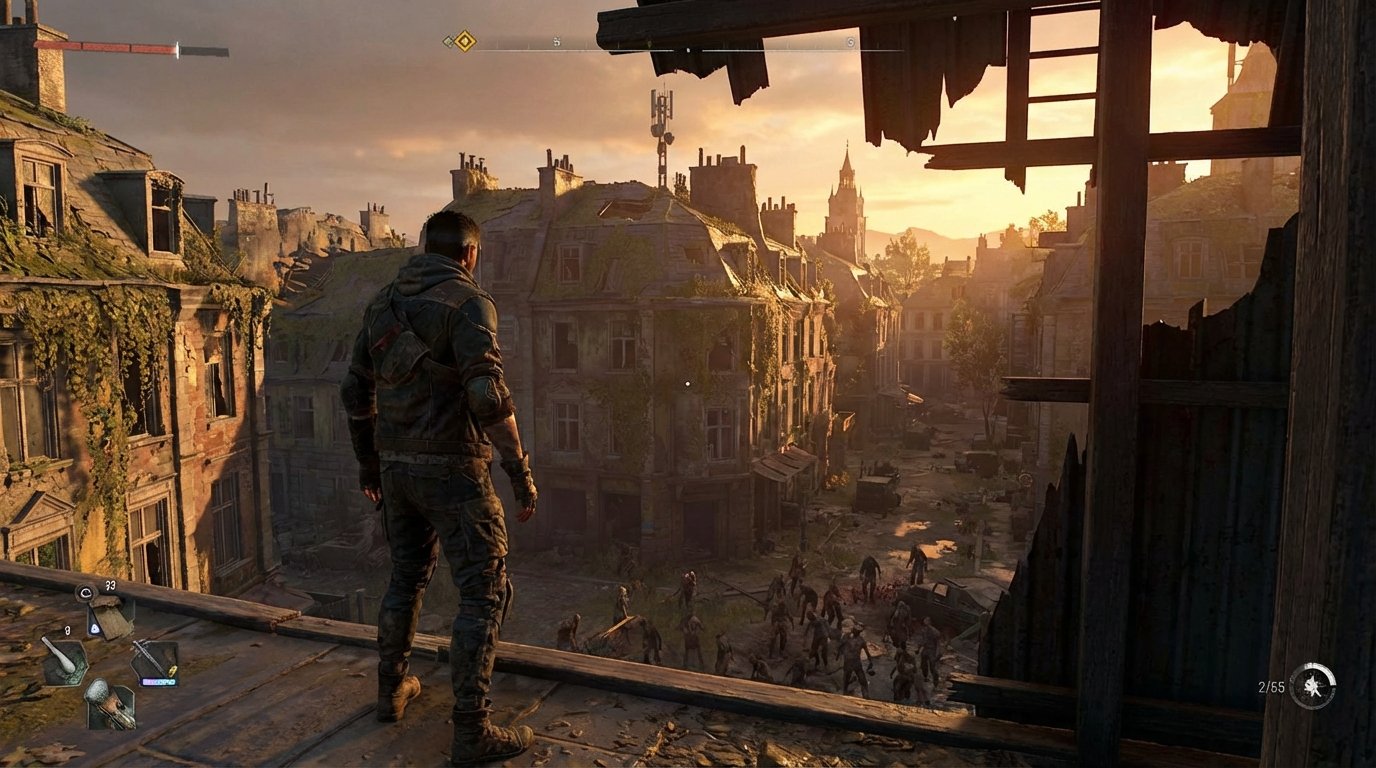This screenshot has height=768, width=1376.
Task: Expand the compass bearing marked 5 on the left
Action: pos(556,42)
